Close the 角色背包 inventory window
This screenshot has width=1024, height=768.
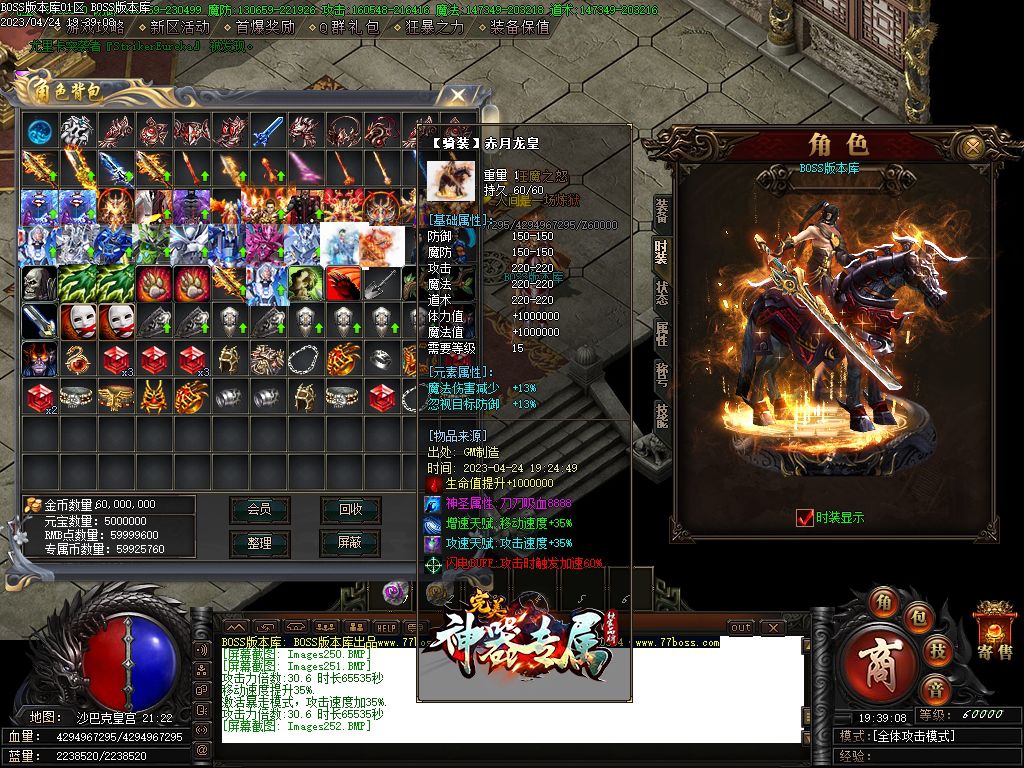(x=458, y=95)
